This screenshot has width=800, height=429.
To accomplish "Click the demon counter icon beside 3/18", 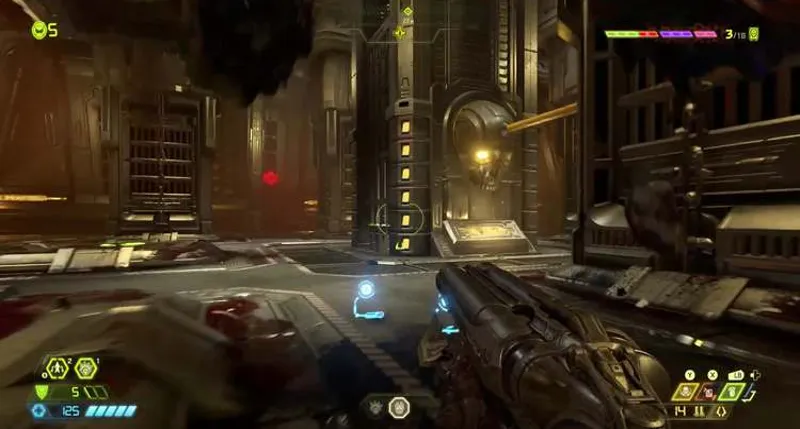I will tap(753, 34).
